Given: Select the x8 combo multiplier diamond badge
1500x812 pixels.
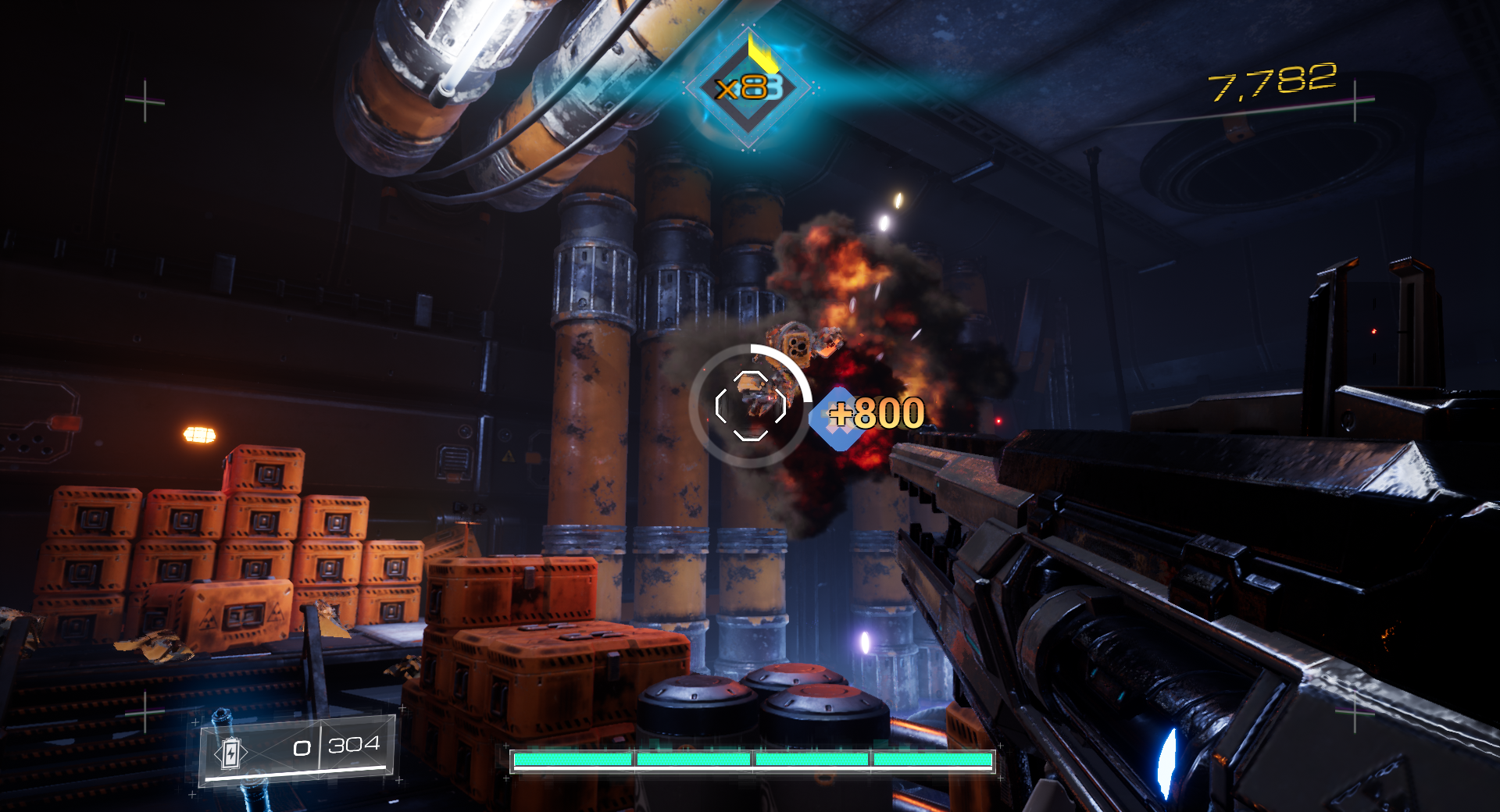Looking at the screenshot, I should pyautogui.click(x=748, y=89).
